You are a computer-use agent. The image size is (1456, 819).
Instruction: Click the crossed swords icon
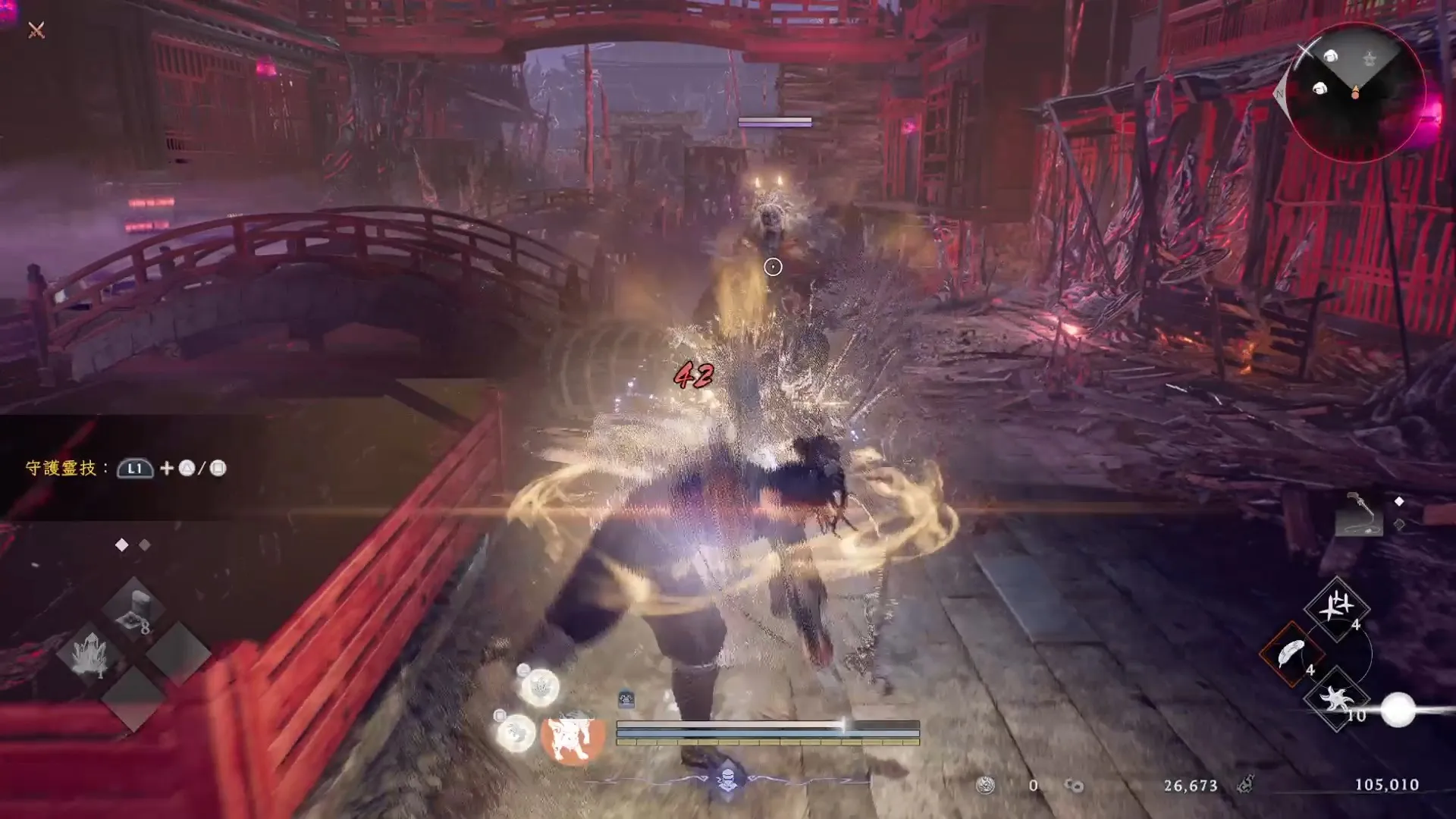tap(36, 30)
